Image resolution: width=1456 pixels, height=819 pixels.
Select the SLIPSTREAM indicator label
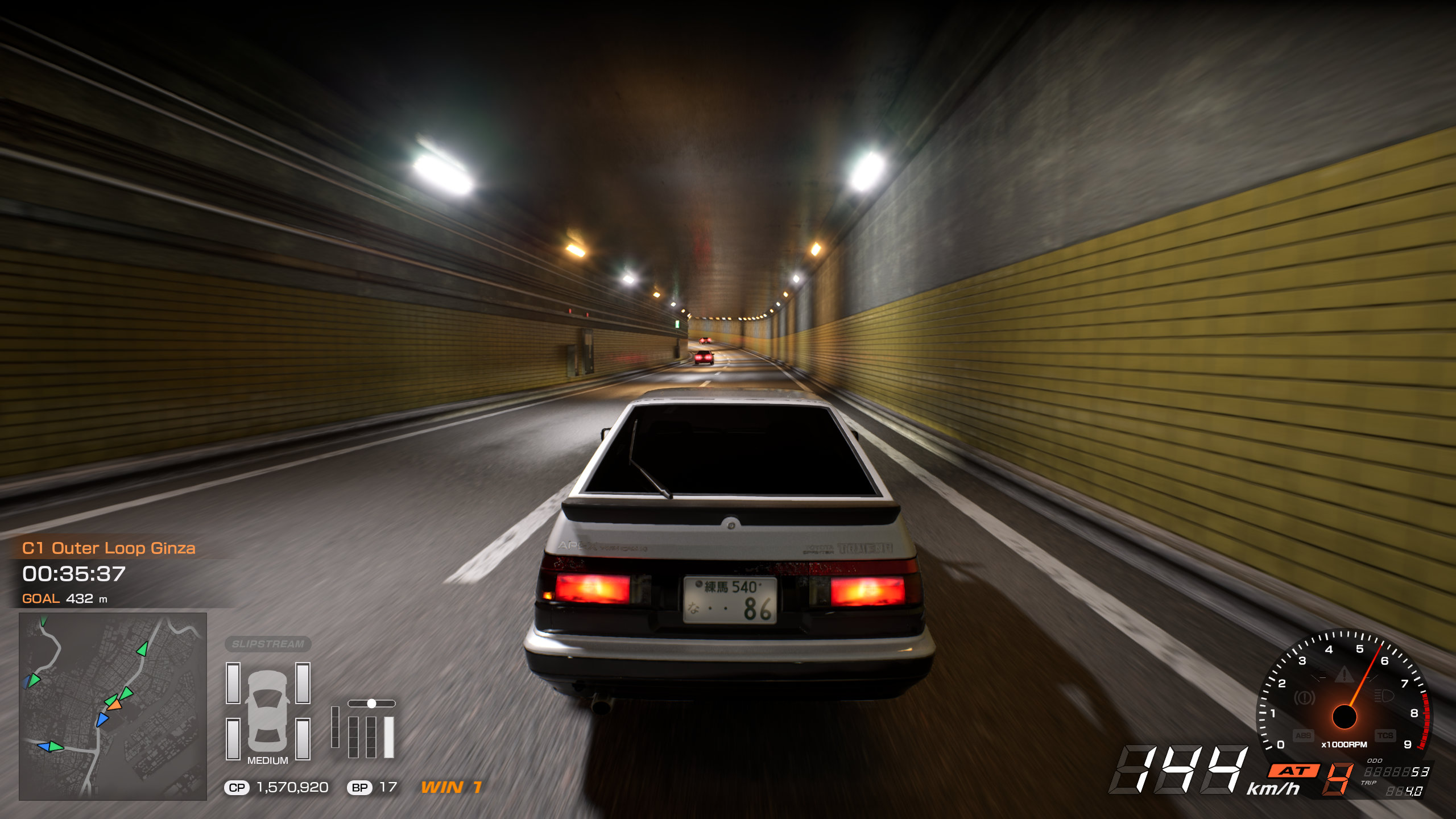(x=268, y=644)
